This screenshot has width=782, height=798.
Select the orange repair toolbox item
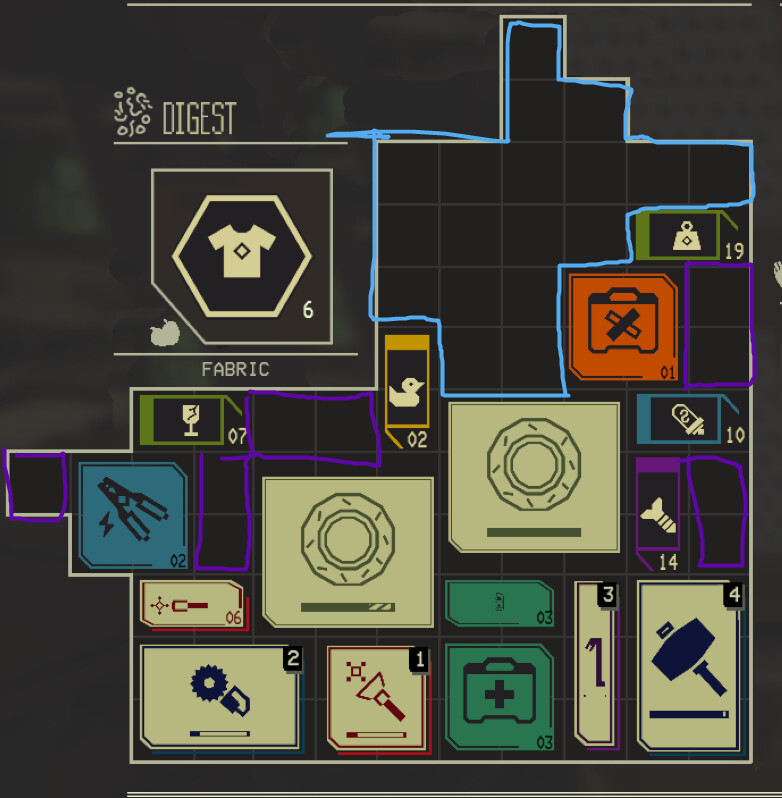(620, 325)
